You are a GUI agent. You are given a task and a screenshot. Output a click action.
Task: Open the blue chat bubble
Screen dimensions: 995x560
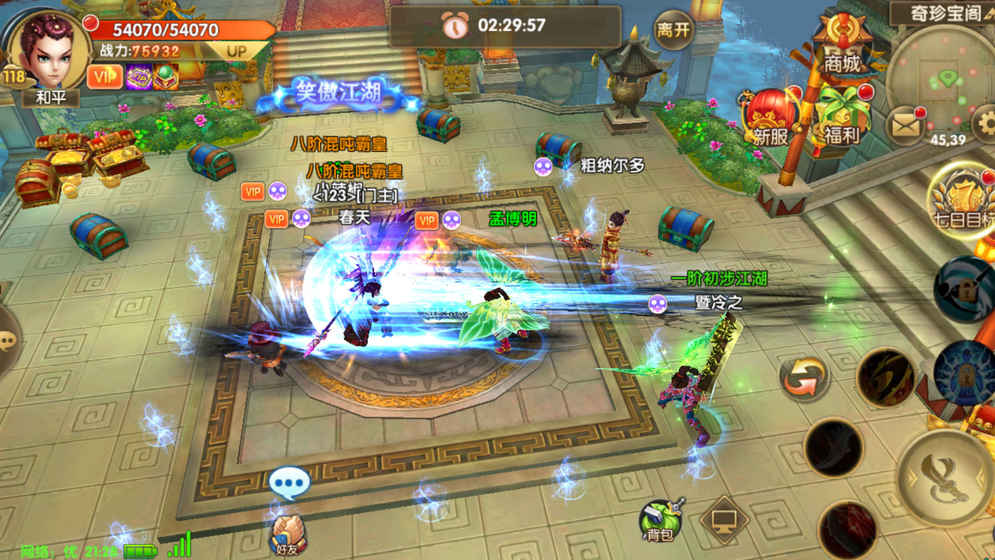click(289, 485)
